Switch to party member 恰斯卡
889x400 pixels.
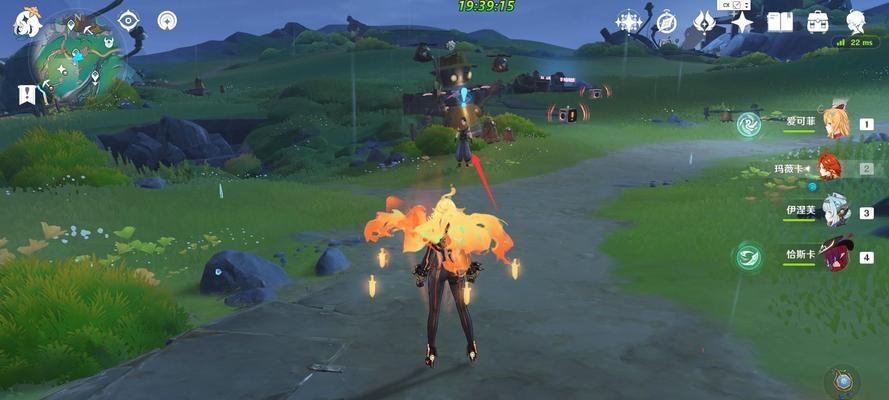click(835, 255)
